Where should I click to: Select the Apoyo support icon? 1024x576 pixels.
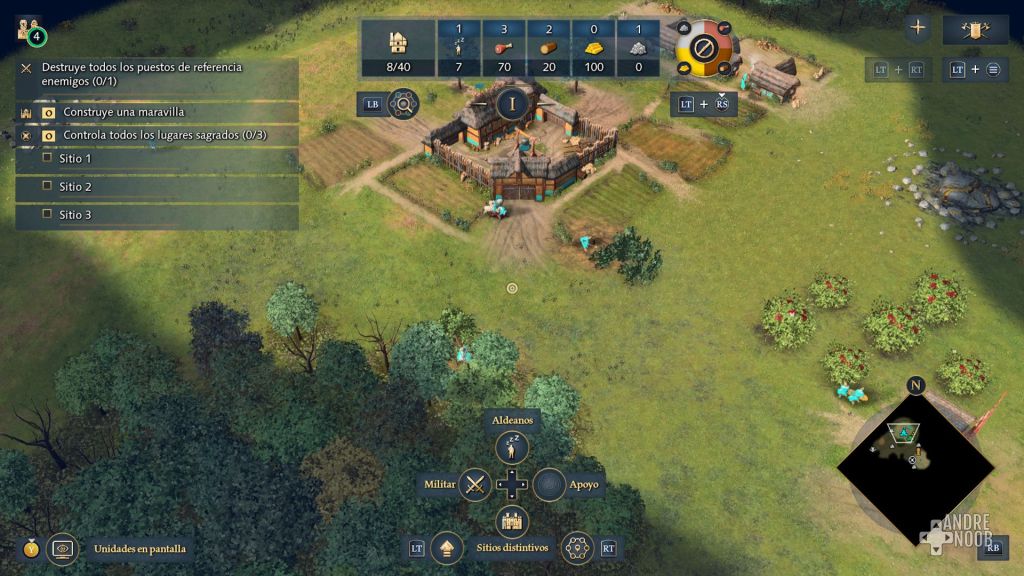(549, 484)
